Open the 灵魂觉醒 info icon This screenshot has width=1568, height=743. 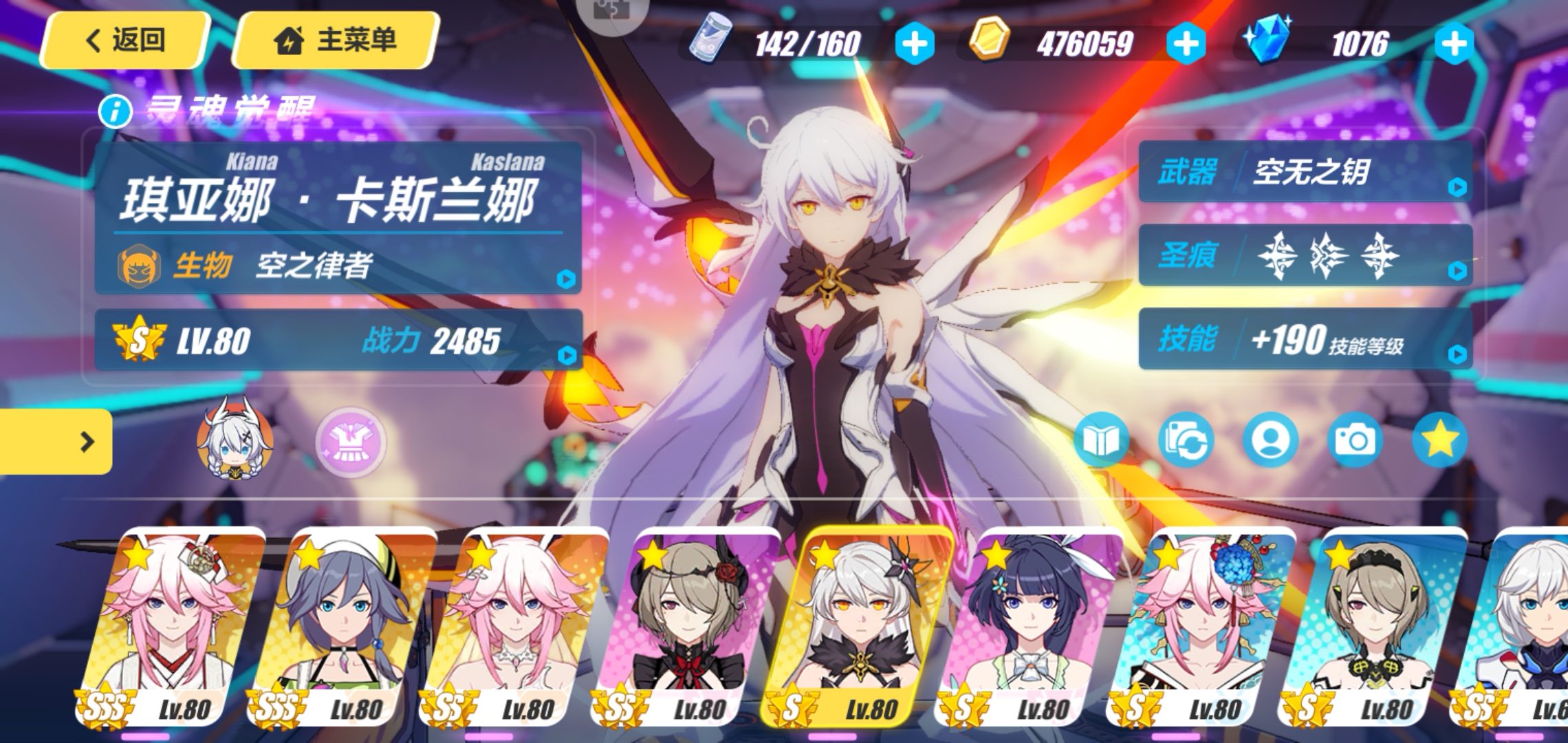115,111
